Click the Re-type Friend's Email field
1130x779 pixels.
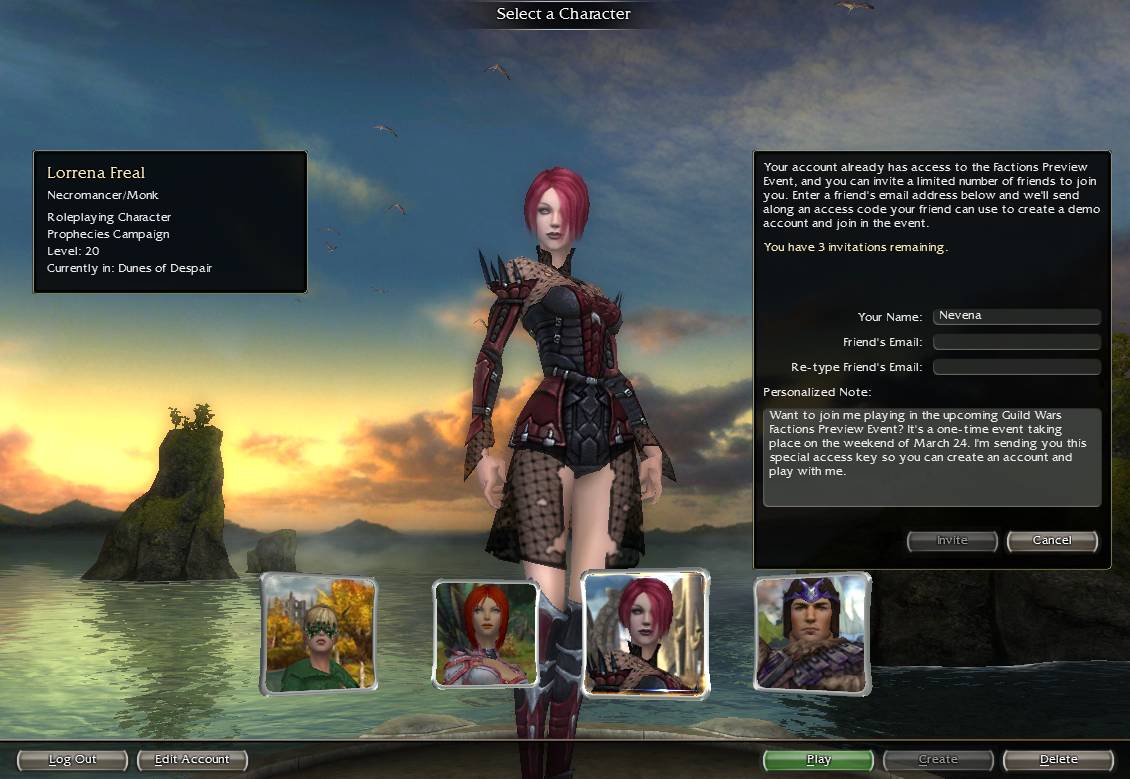1016,367
